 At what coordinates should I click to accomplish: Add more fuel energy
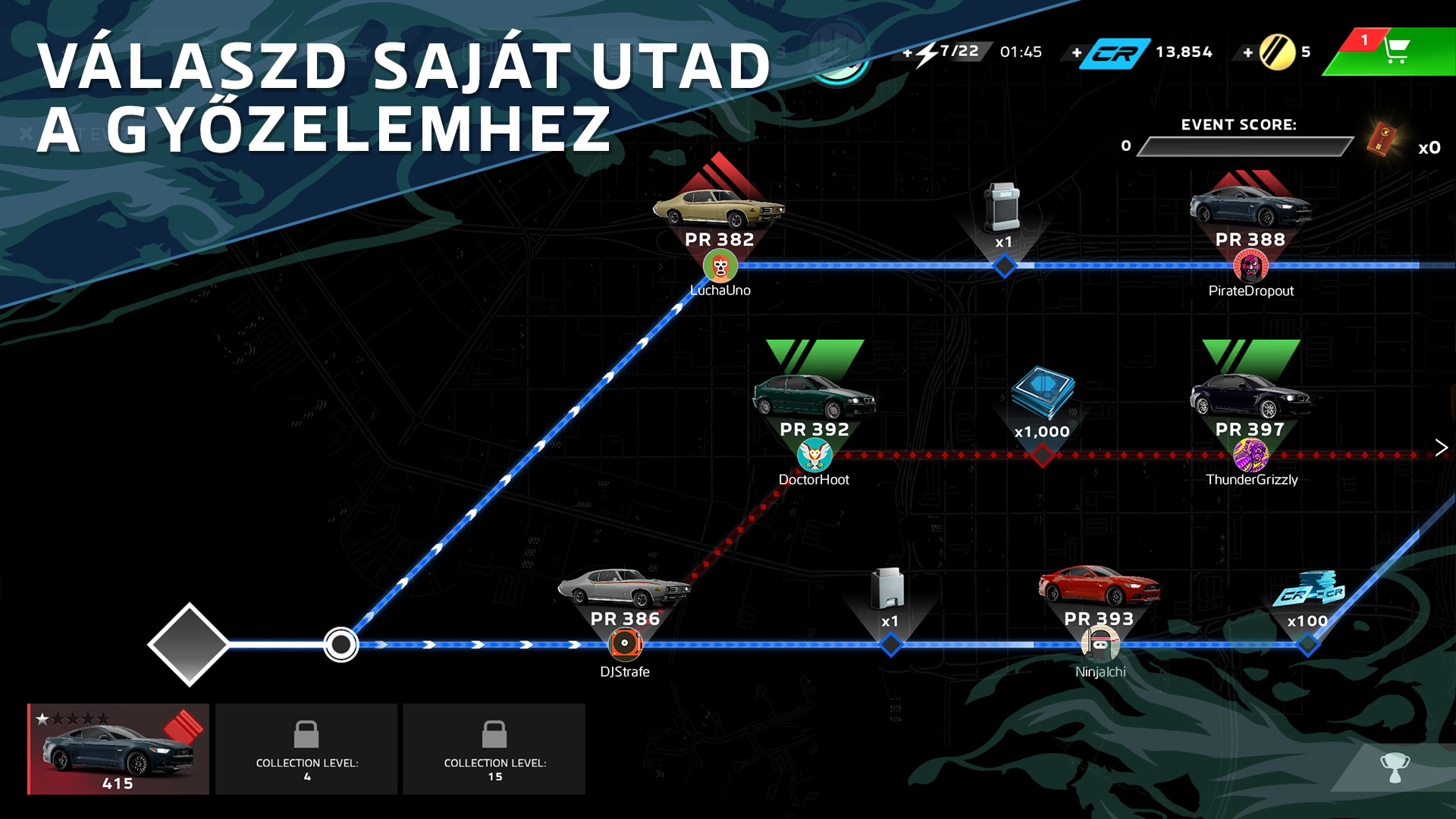[x=908, y=52]
